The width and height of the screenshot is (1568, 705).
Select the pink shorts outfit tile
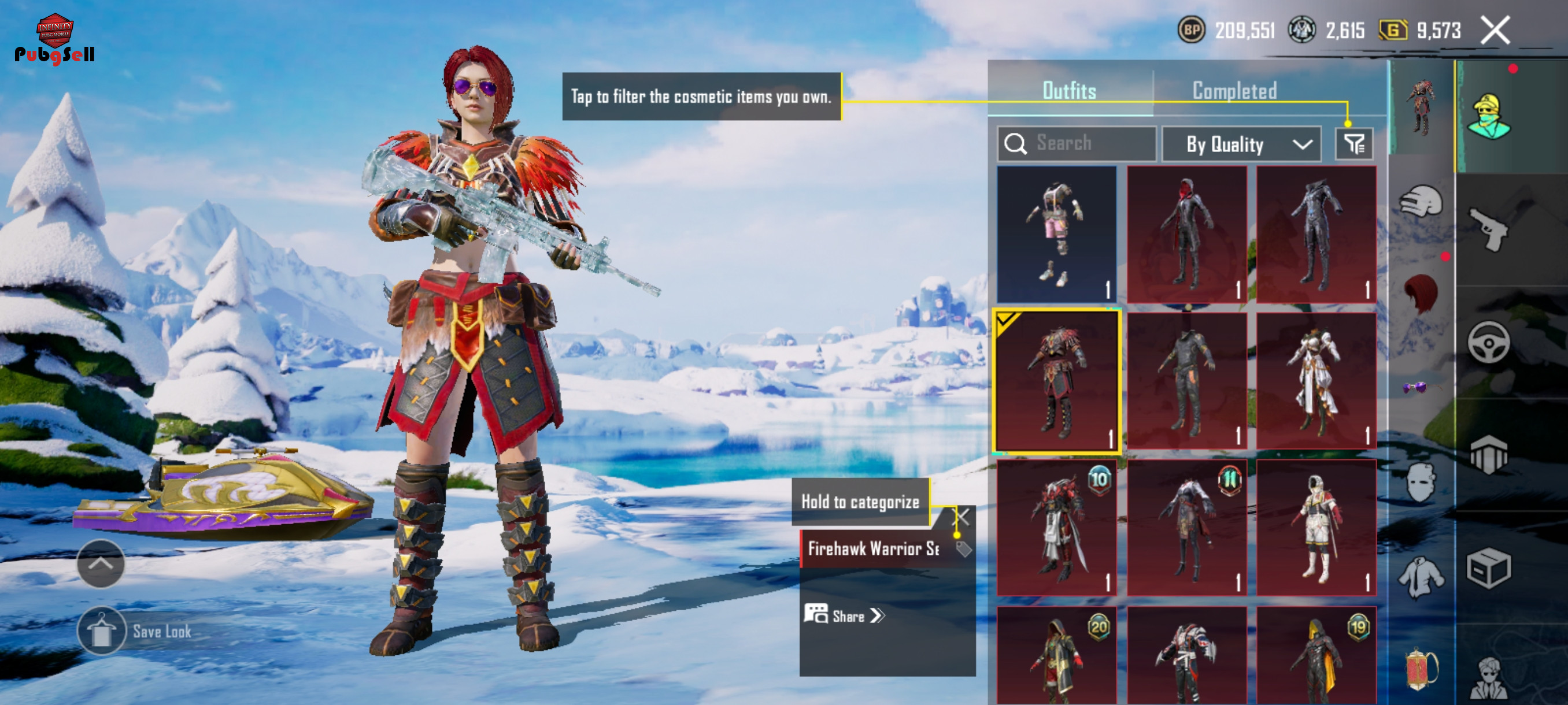[x=1056, y=234]
